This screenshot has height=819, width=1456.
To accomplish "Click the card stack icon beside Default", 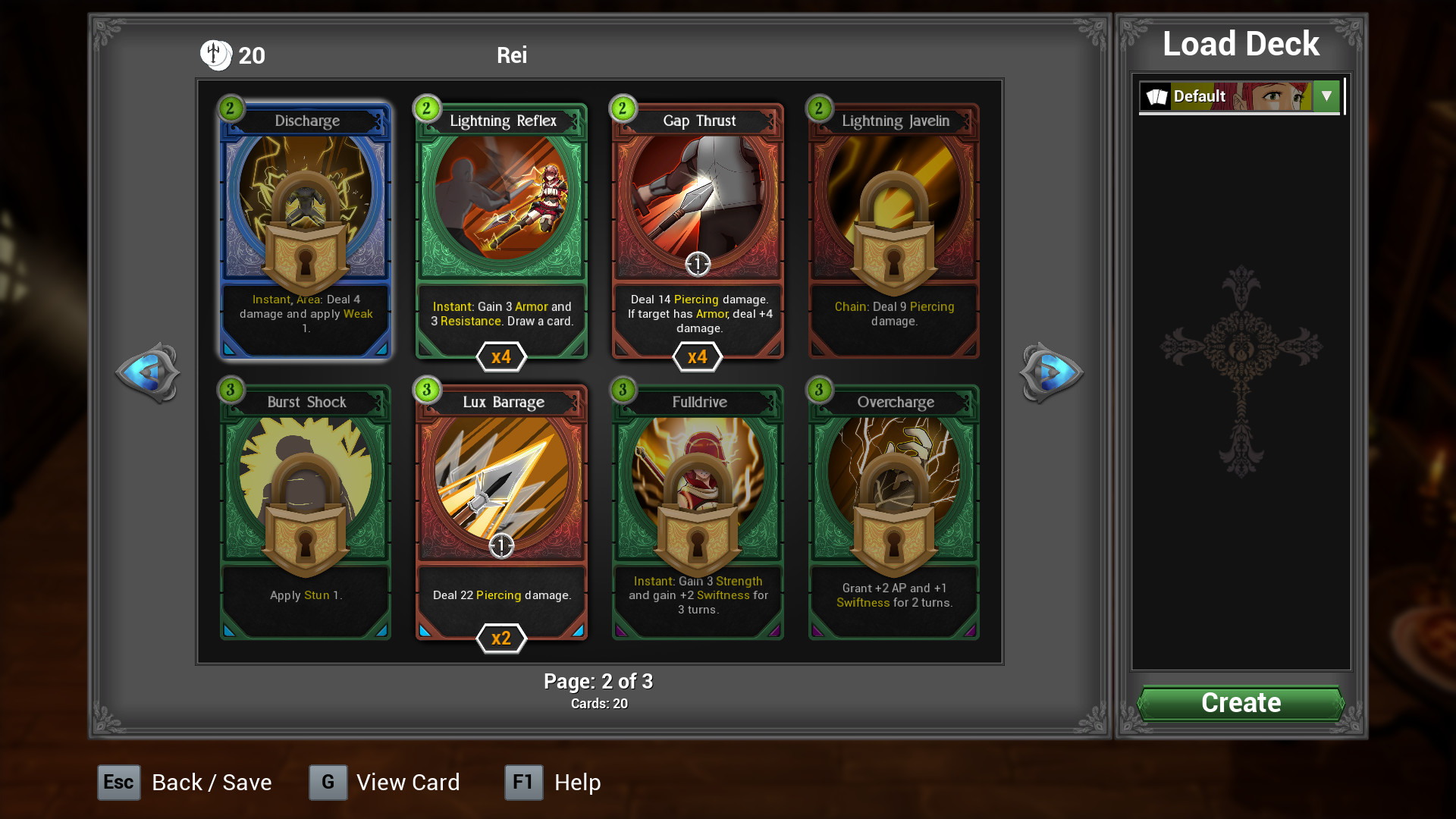I will pyautogui.click(x=1156, y=96).
